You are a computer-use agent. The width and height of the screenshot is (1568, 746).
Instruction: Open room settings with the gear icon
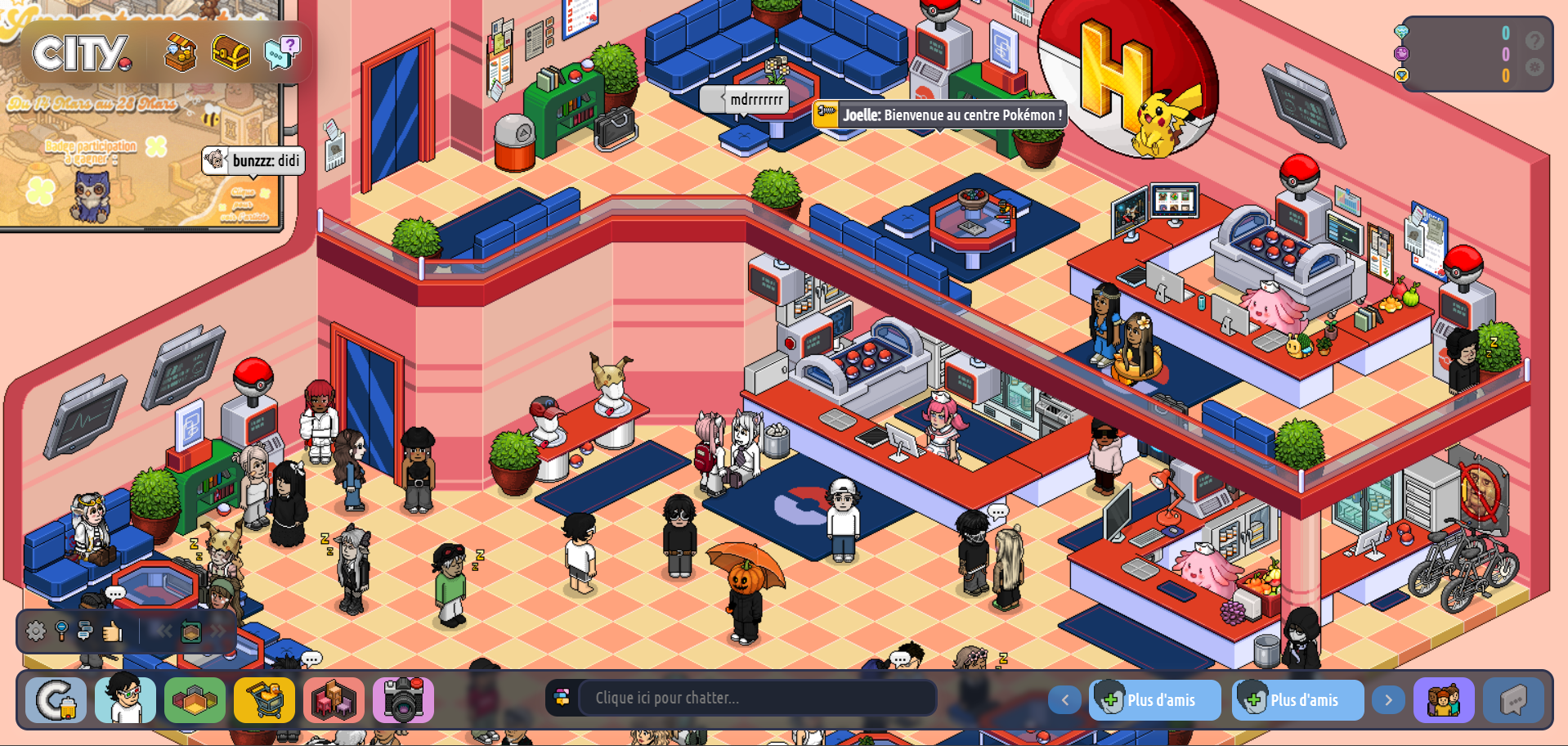[36, 631]
